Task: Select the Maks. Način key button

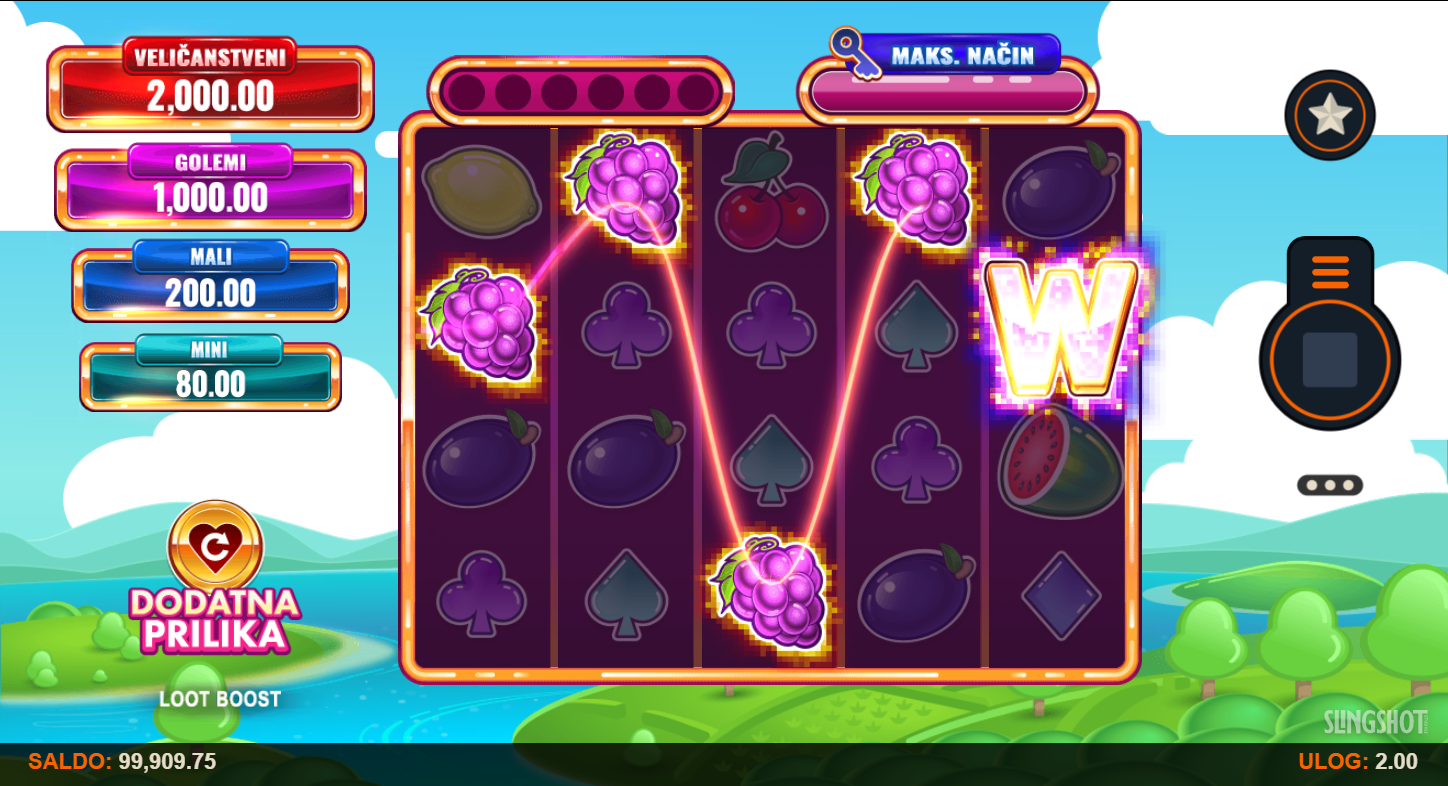Action: click(946, 56)
